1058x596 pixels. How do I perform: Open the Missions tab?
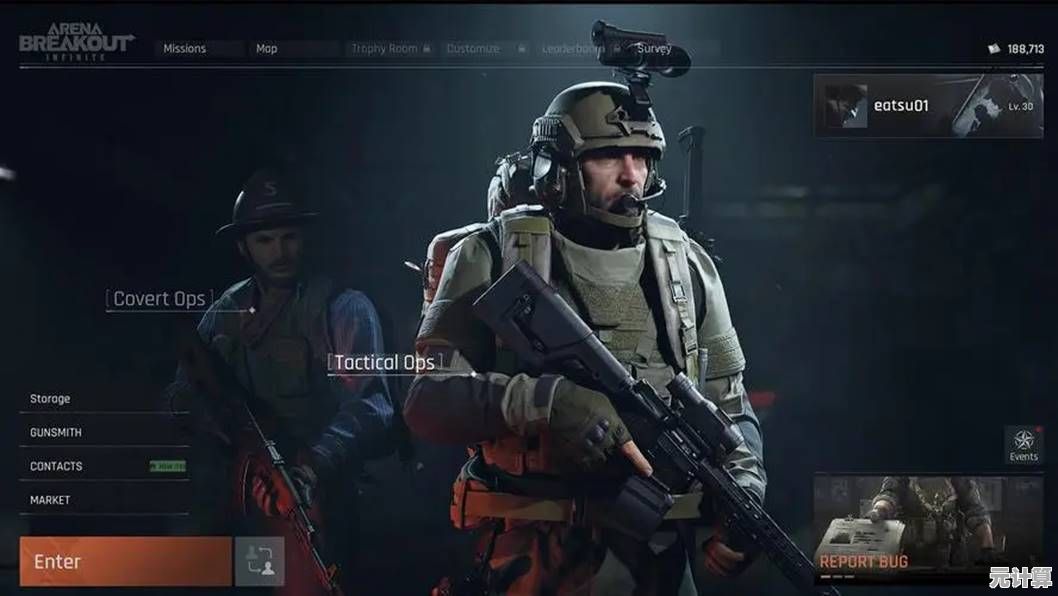pyautogui.click(x=185, y=48)
